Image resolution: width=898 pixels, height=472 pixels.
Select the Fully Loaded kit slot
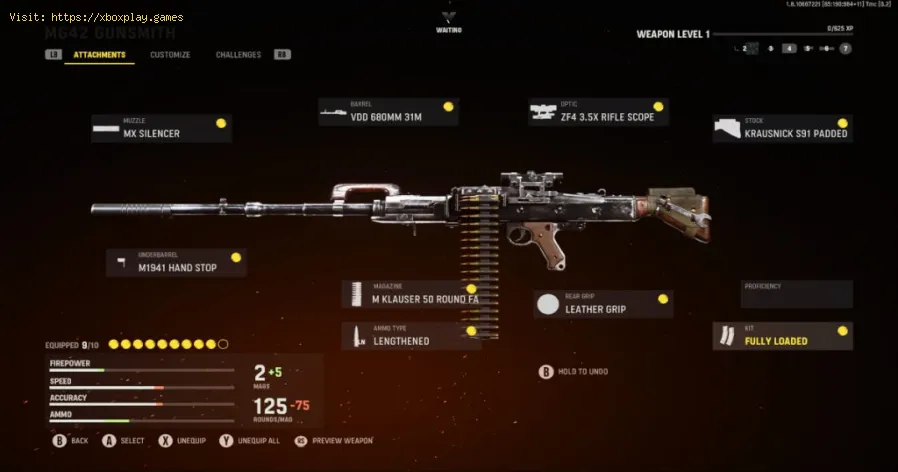pos(783,336)
